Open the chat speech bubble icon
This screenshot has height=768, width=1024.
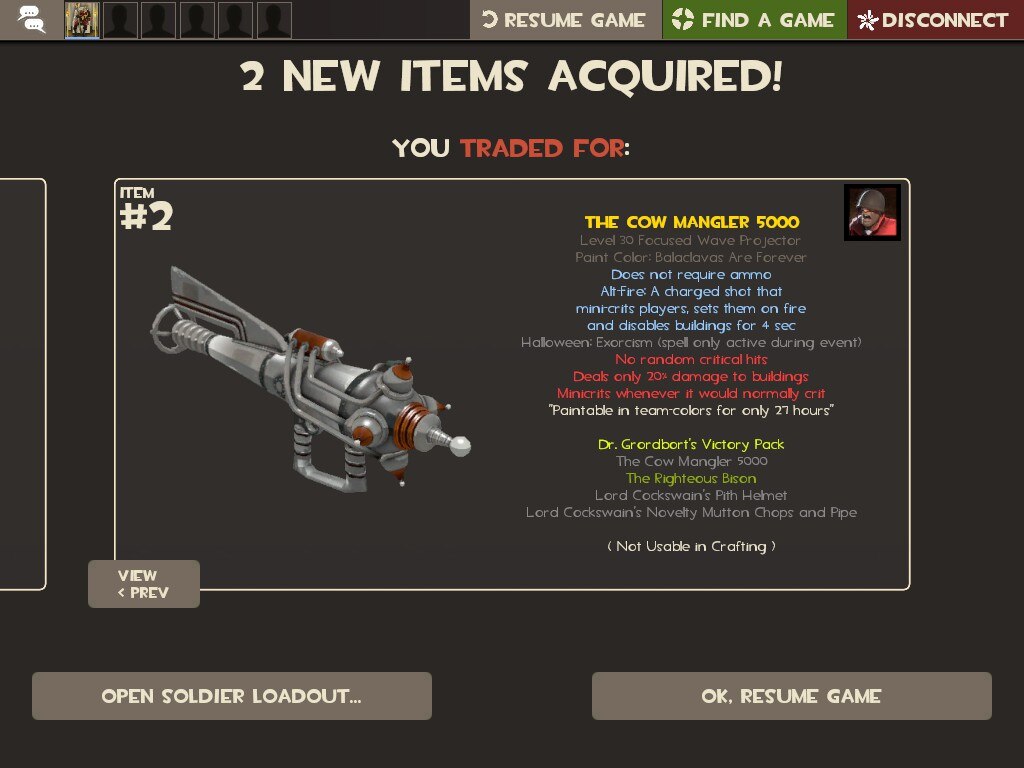pyautogui.click(x=32, y=19)
